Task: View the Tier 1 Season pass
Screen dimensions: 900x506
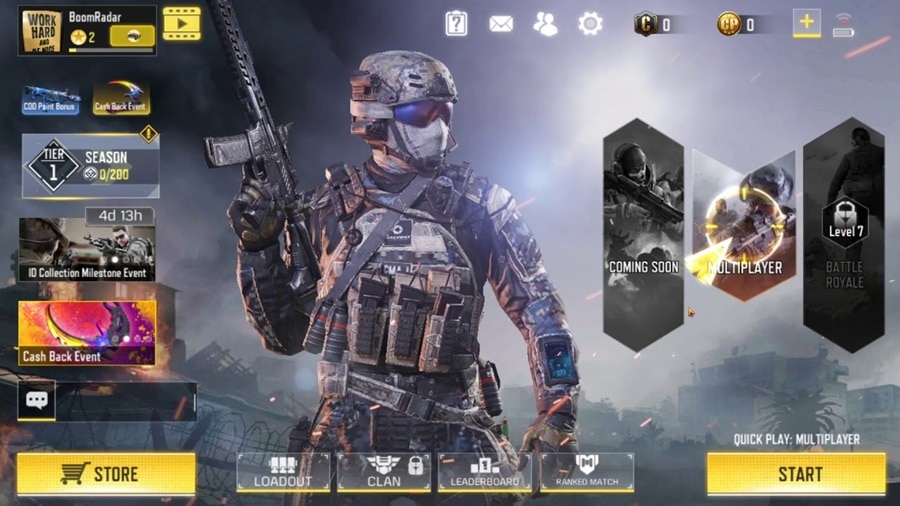Action: (90, 166)
